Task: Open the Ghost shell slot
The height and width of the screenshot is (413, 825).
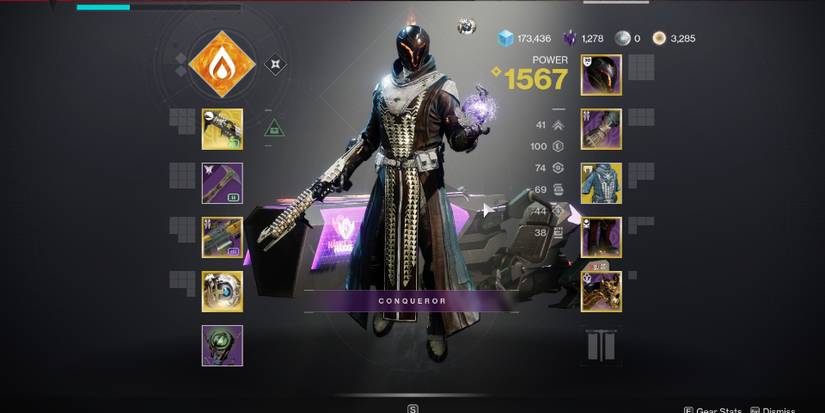Action: (x=222, y=291)
